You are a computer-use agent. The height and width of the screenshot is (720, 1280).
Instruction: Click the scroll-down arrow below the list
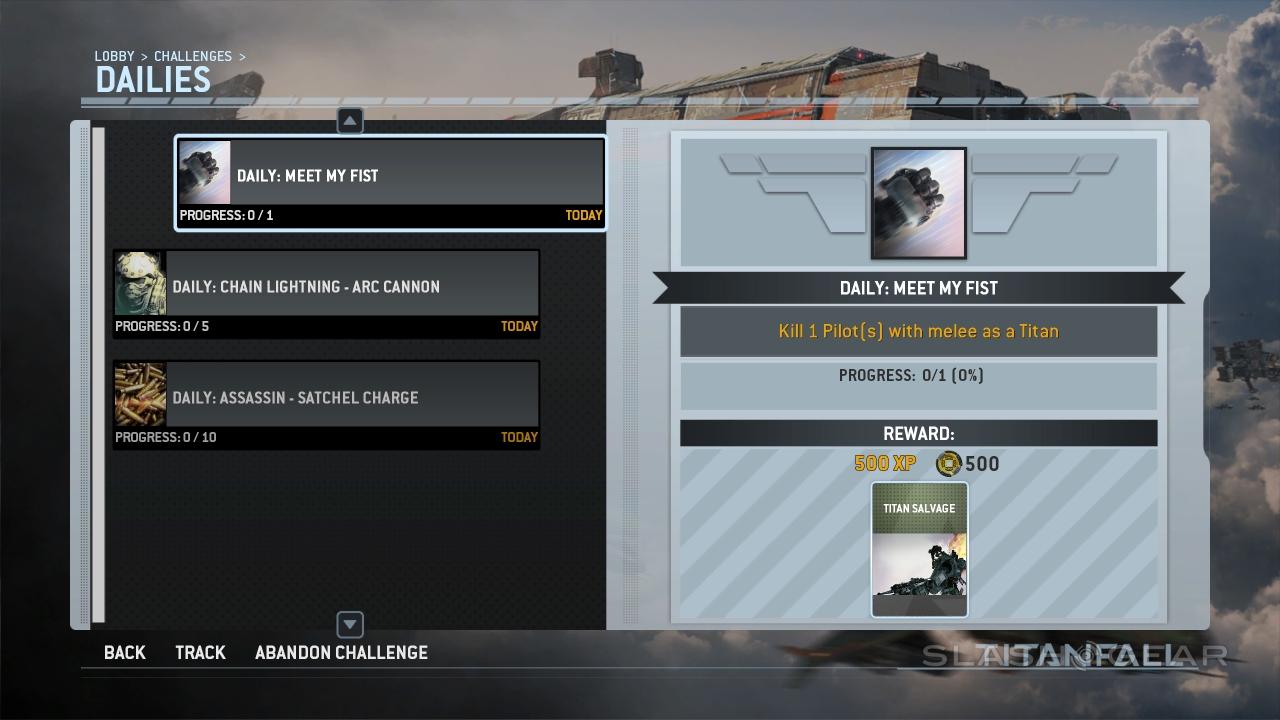tap(350, 625)
